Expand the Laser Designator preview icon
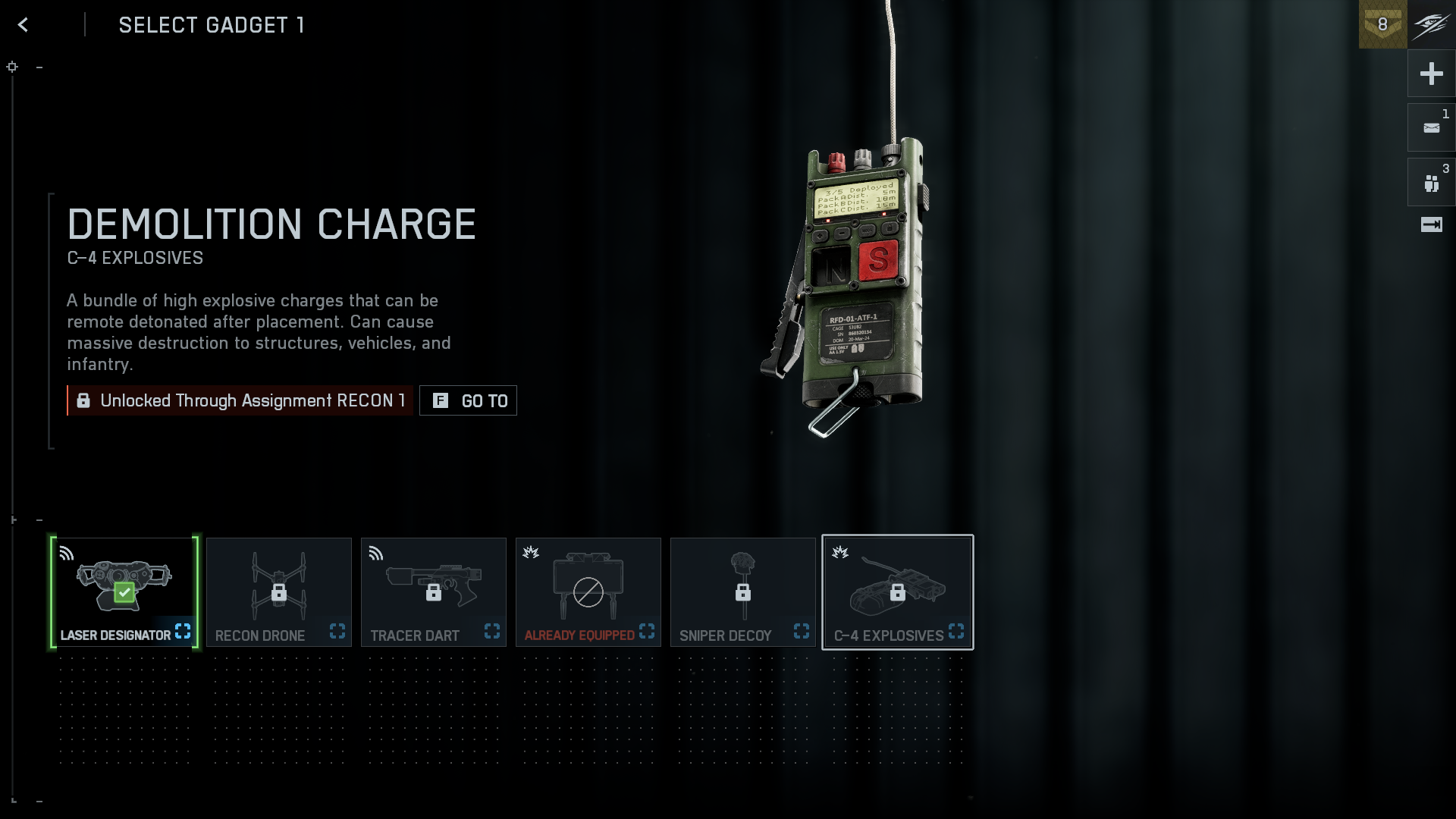The height and width of the screenshot is (819, 1456). tap(183, 631)
